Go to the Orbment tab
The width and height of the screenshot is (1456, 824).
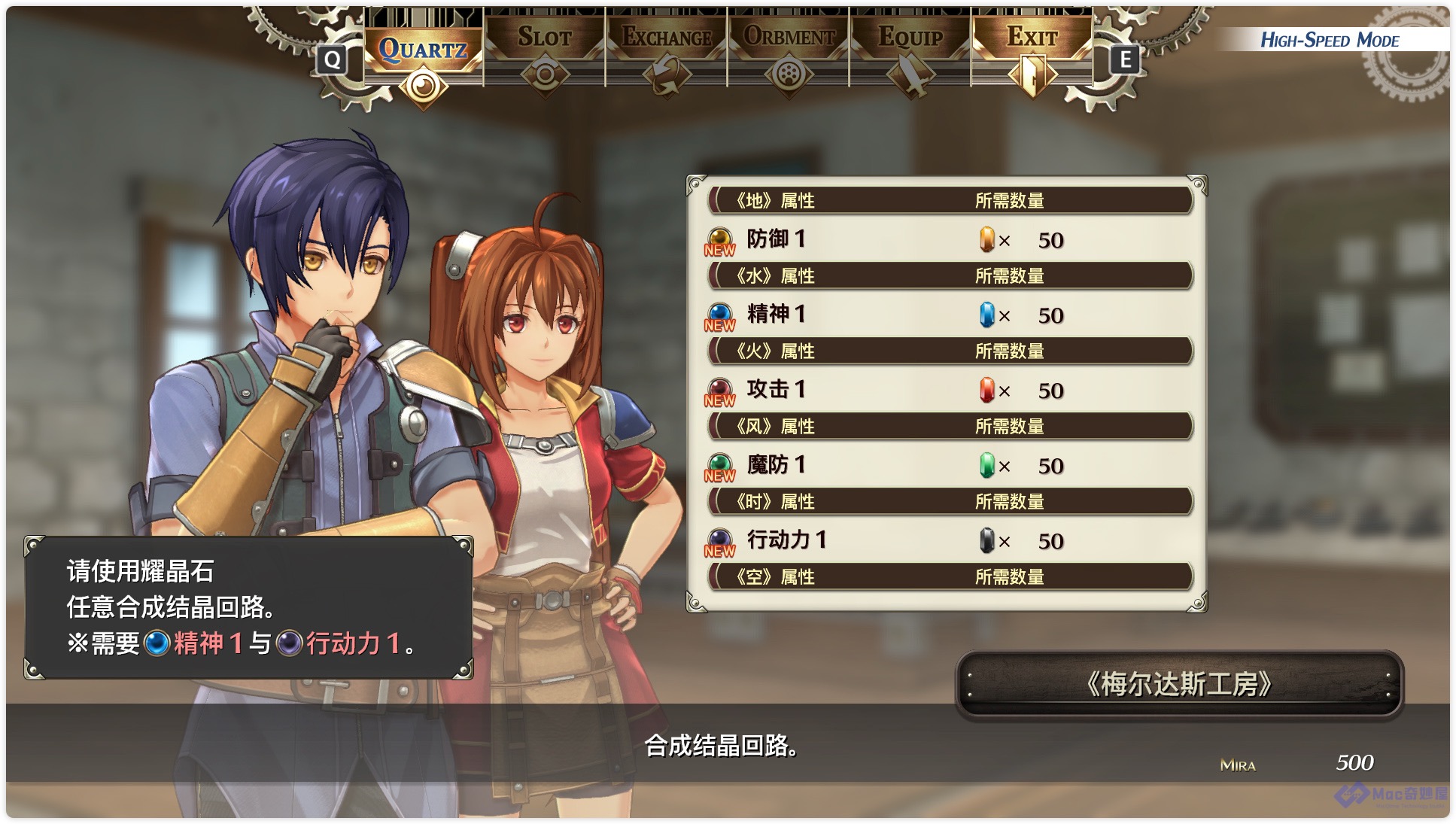(789, 38)
